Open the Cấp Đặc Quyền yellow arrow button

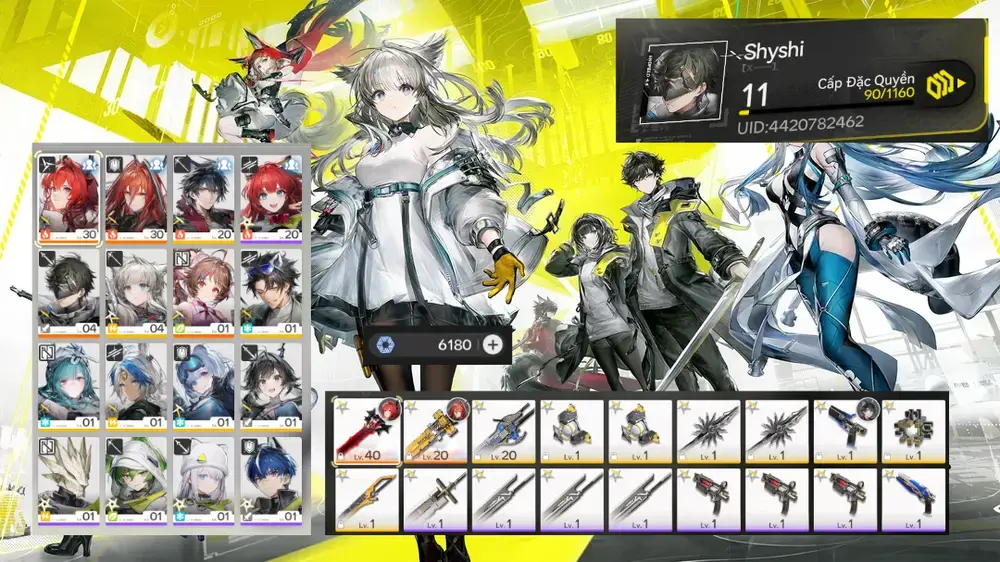coord(949,83)
